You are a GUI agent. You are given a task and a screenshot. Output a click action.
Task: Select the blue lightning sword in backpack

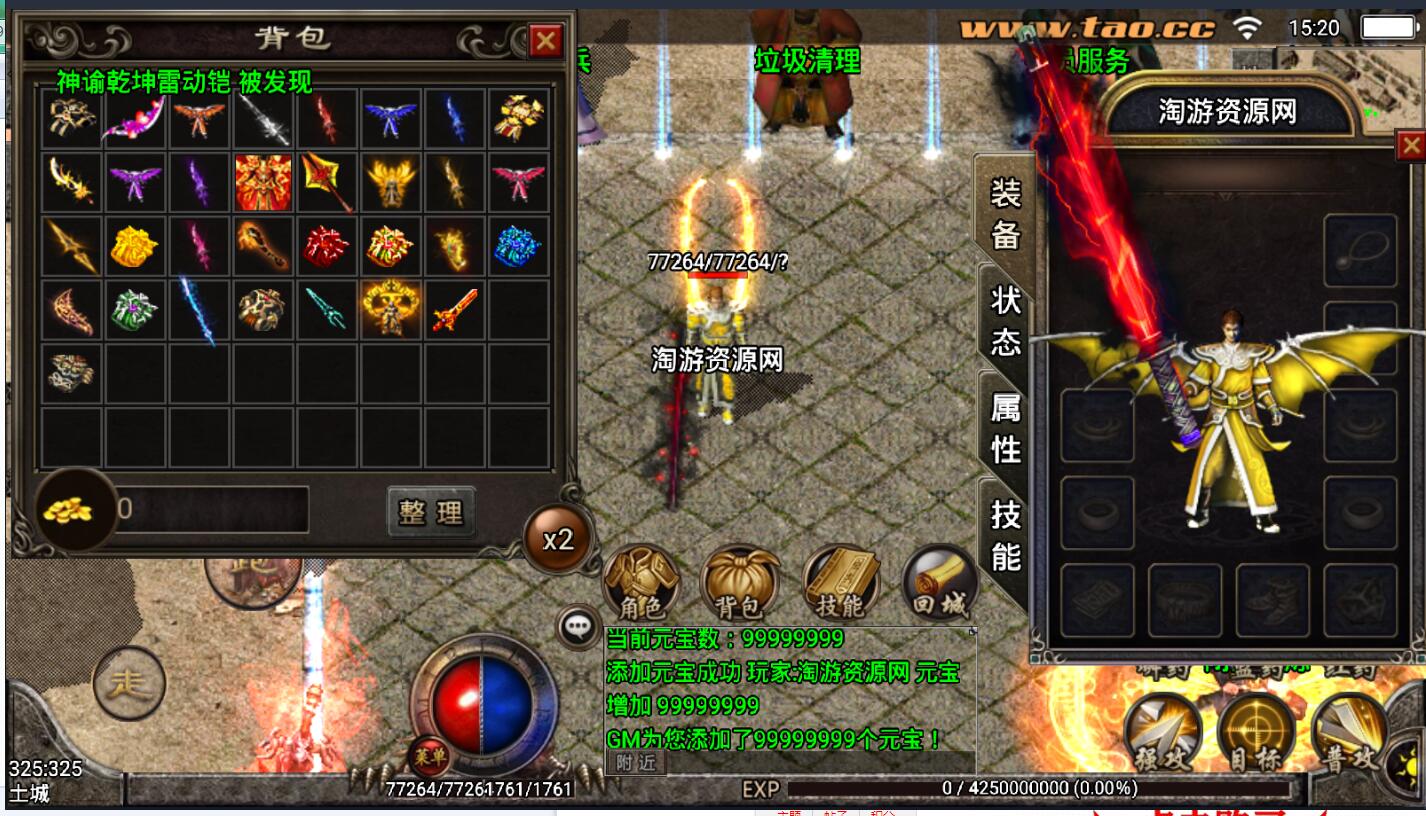(198, 310)
